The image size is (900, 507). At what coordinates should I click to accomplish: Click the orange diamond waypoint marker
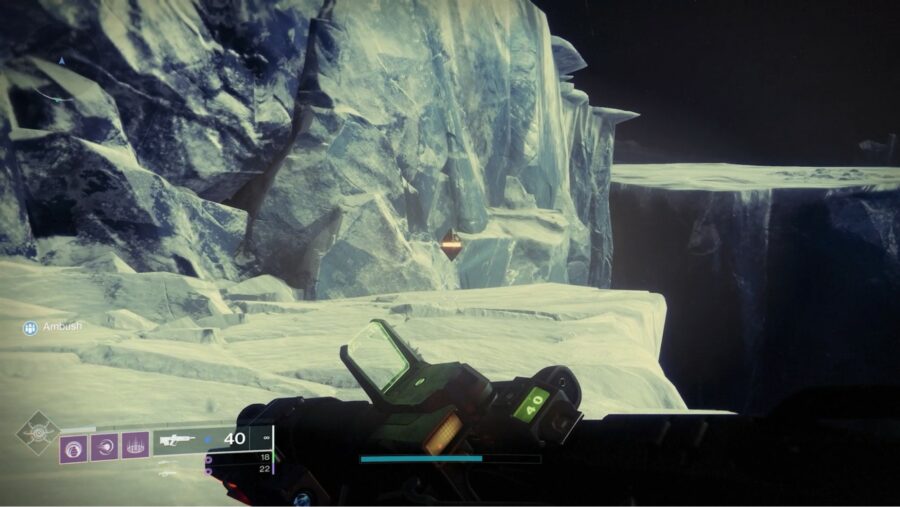click(x=452, y=245)
